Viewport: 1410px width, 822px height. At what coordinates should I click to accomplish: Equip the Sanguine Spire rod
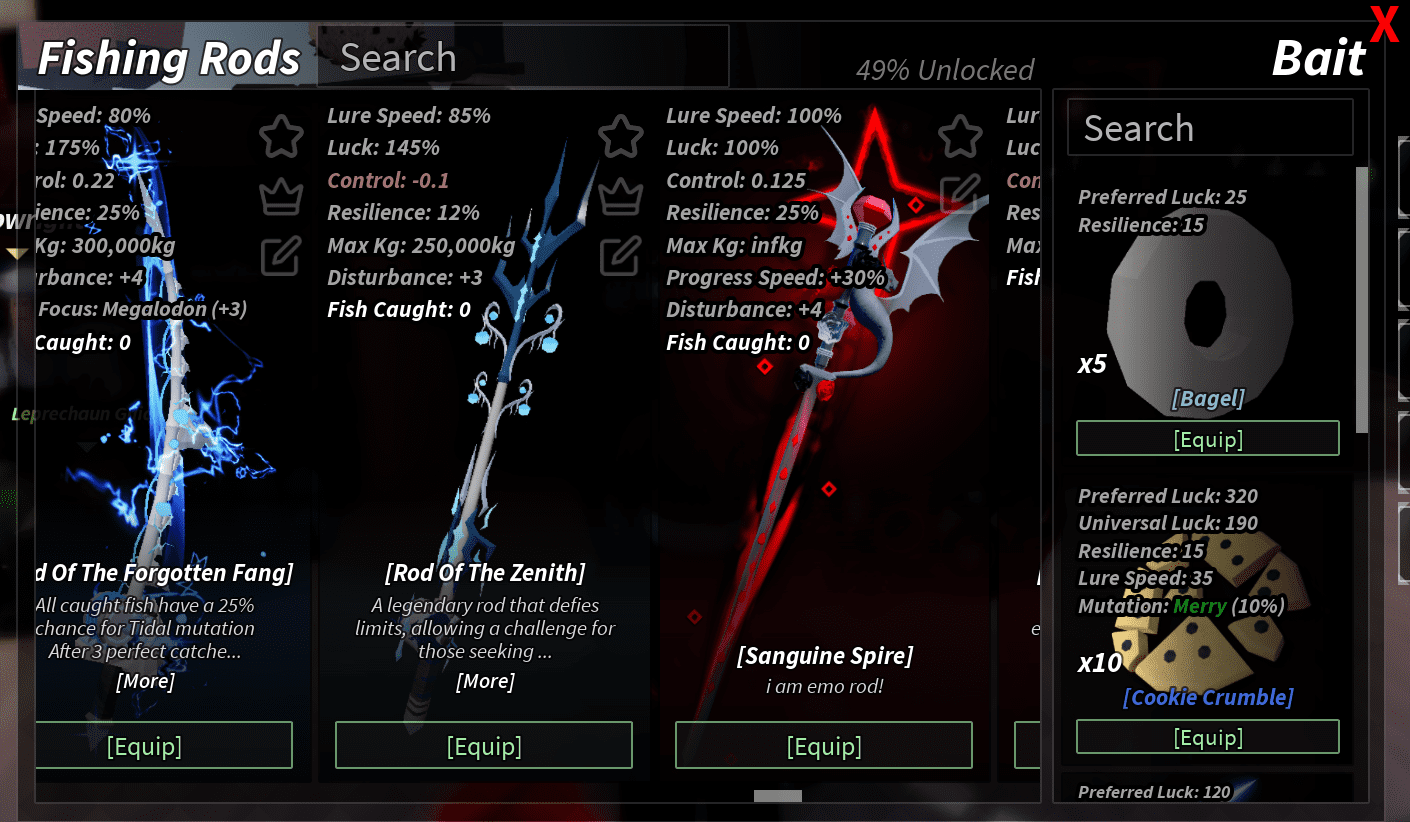(823, 745)
